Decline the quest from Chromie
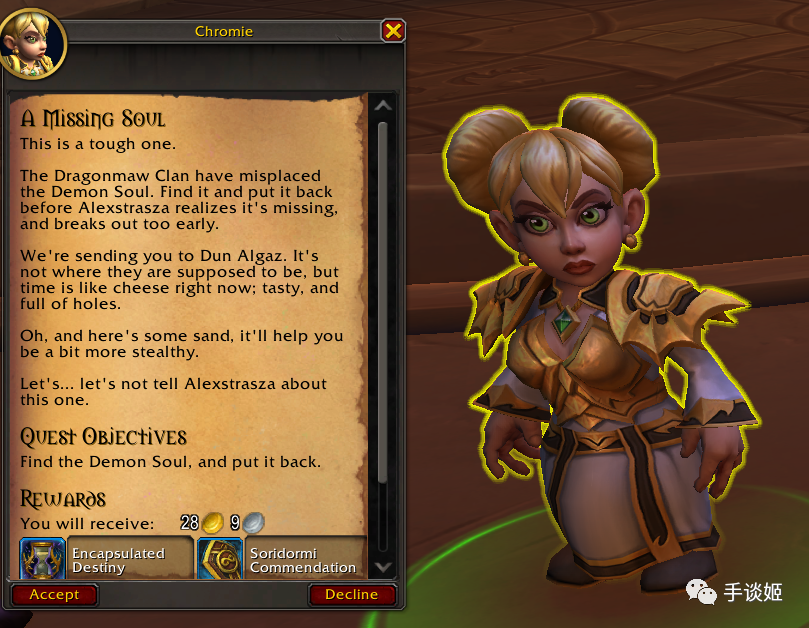Viewport: 809px width, 628px height. click(x=351, y=594)
